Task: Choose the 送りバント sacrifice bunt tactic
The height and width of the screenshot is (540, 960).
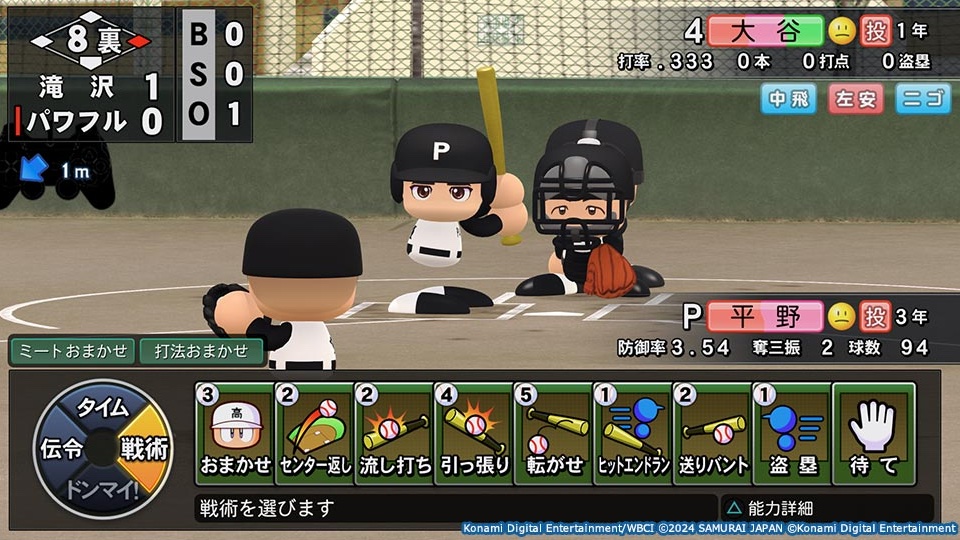Action: [712, 434]
